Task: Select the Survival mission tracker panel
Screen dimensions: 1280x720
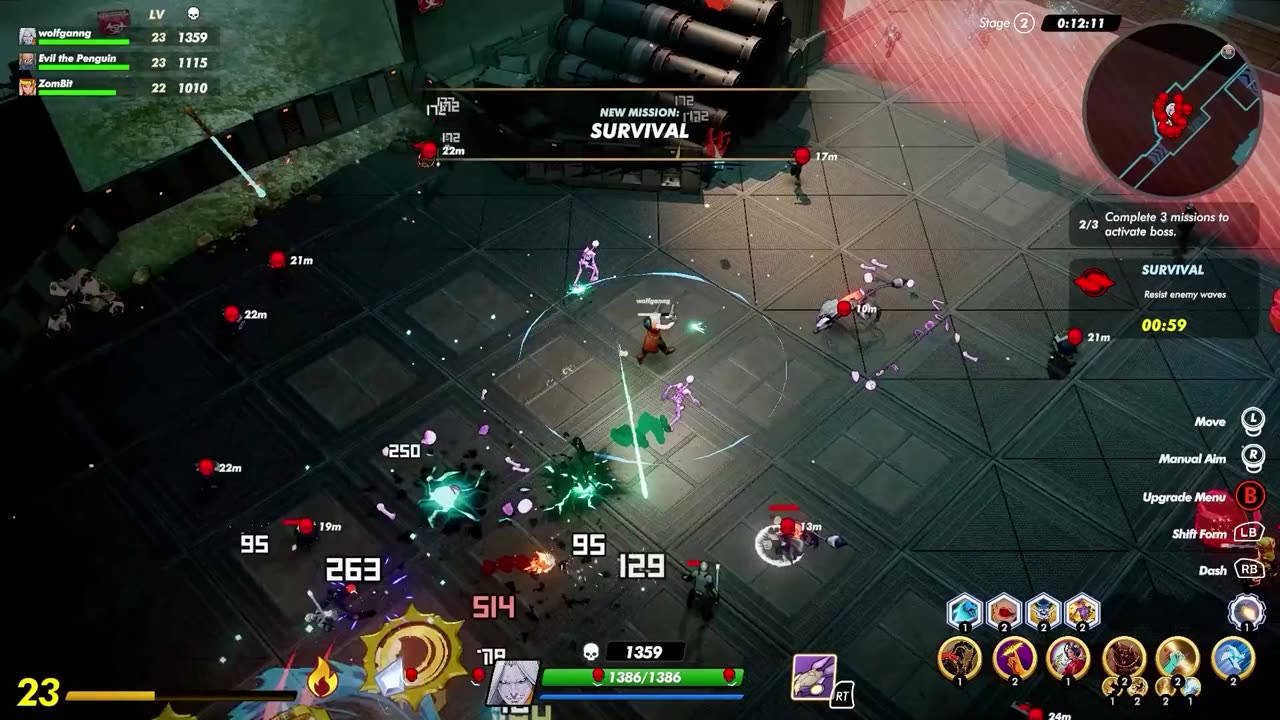Action: click(x=1165, y=297)
